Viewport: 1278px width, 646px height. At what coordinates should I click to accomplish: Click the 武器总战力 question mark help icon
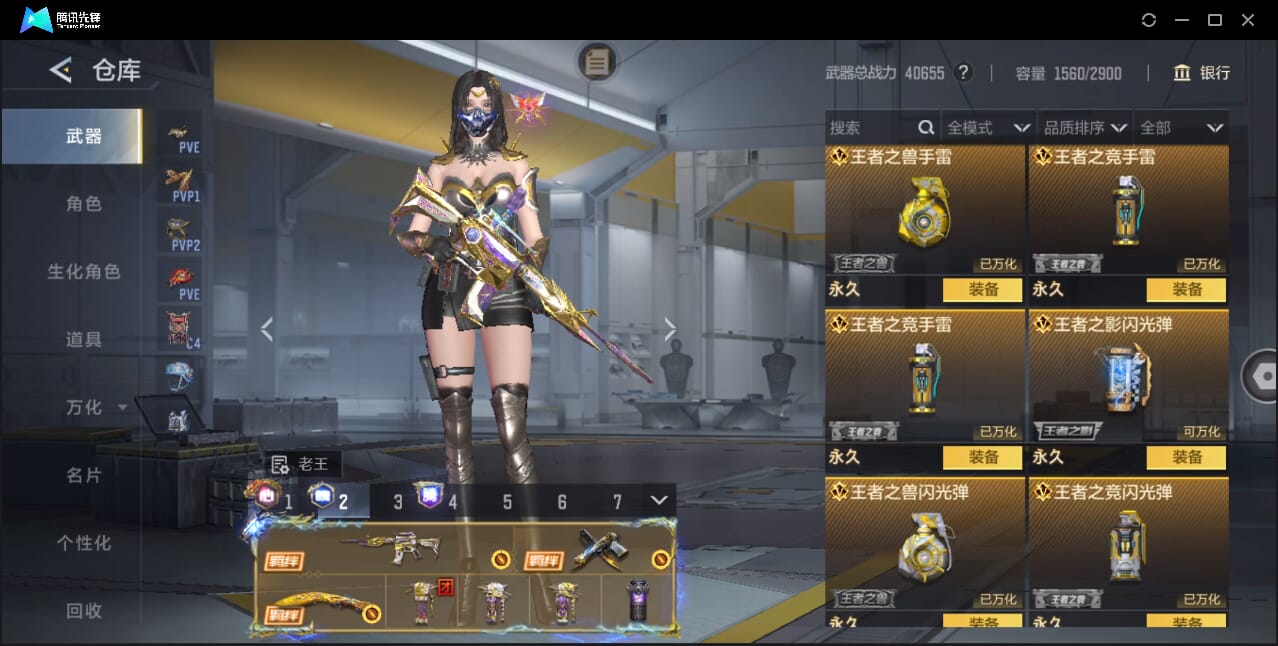tap(963, 73)
